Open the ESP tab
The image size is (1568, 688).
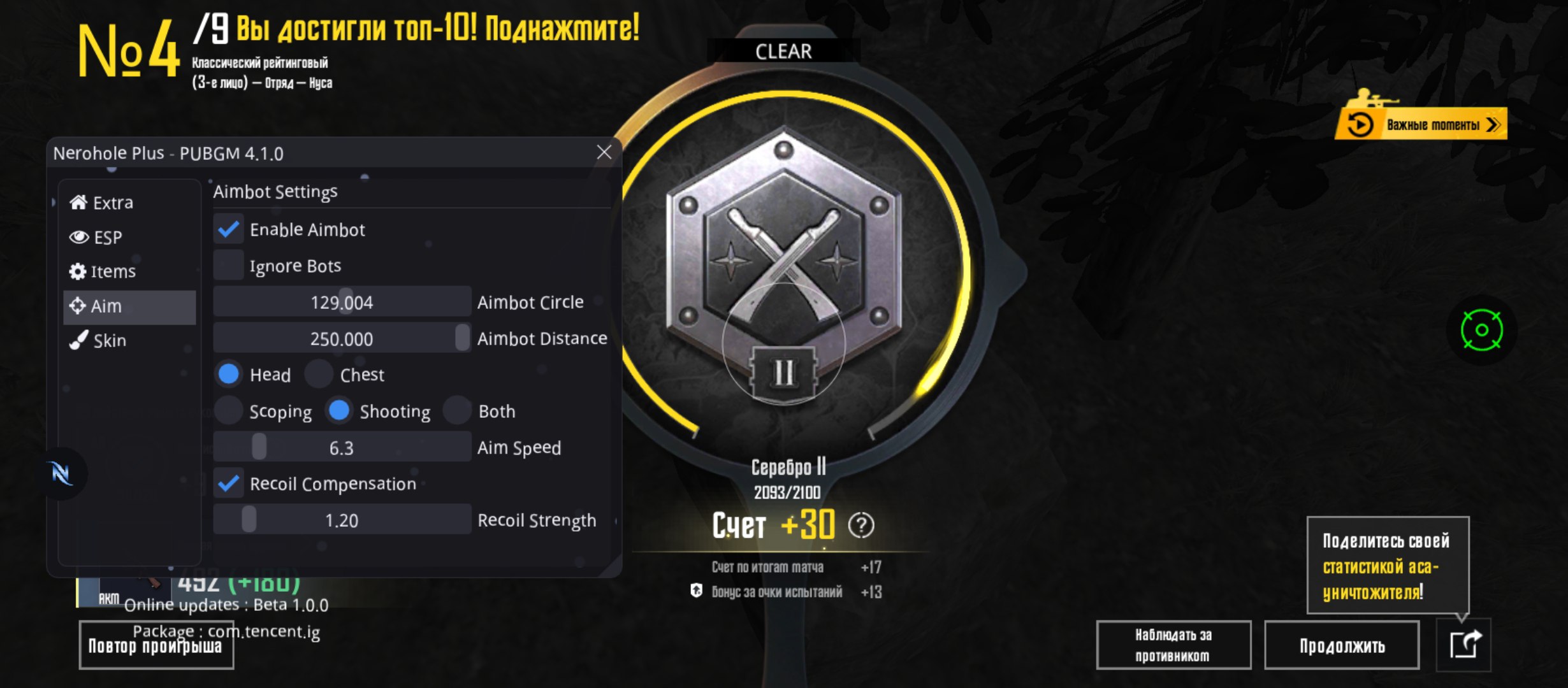coord(96,237)
